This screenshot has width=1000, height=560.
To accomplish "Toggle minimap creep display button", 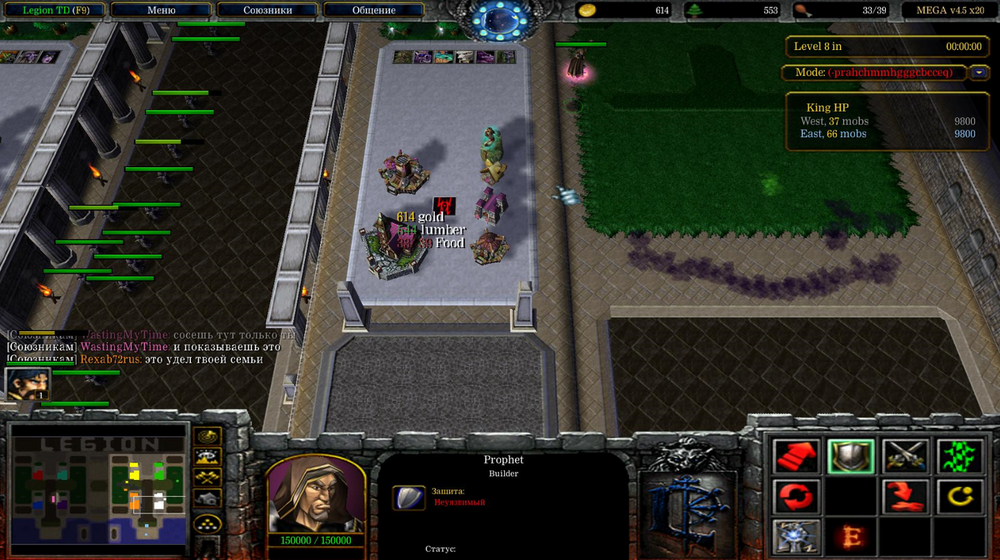I will 208,498.
